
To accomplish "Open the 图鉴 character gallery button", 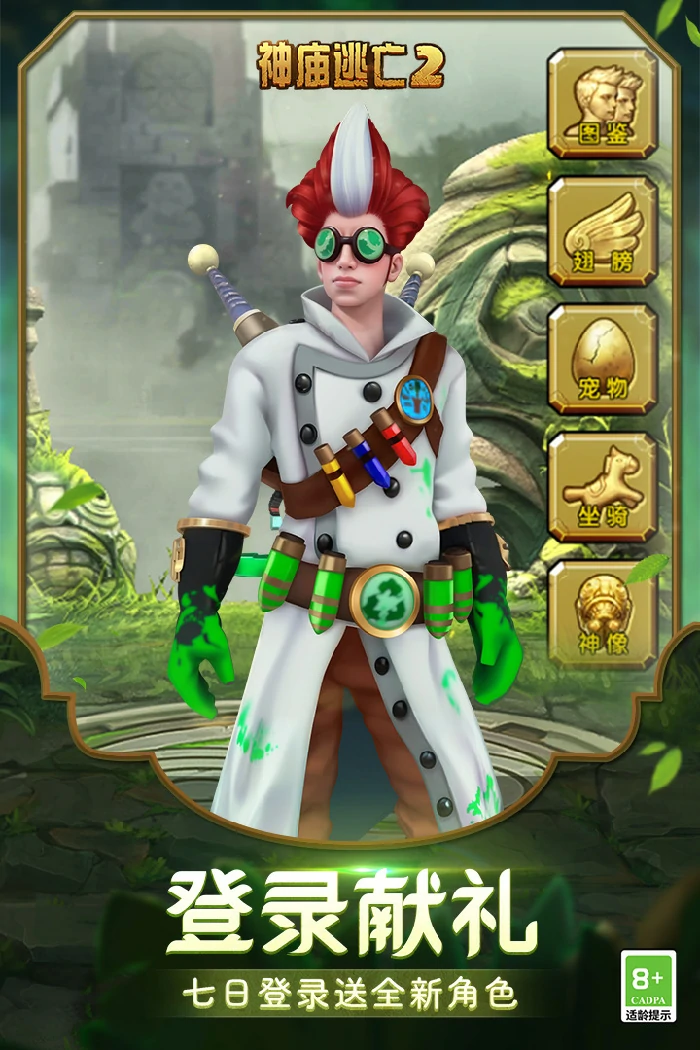I will coord(602,103).
